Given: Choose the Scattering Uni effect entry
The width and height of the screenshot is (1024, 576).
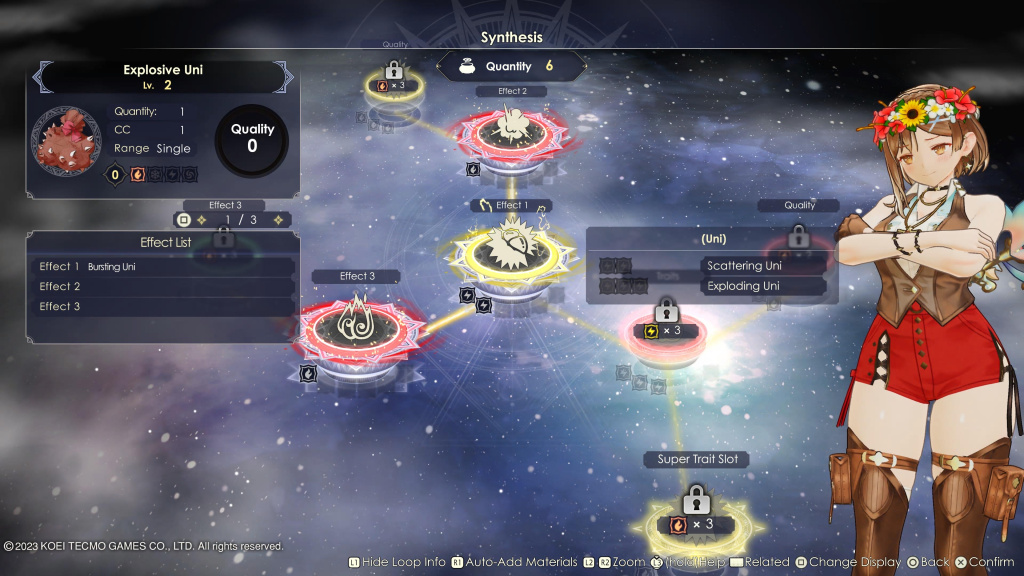Looking at the screenshot, I should click(x=763, y=266).
